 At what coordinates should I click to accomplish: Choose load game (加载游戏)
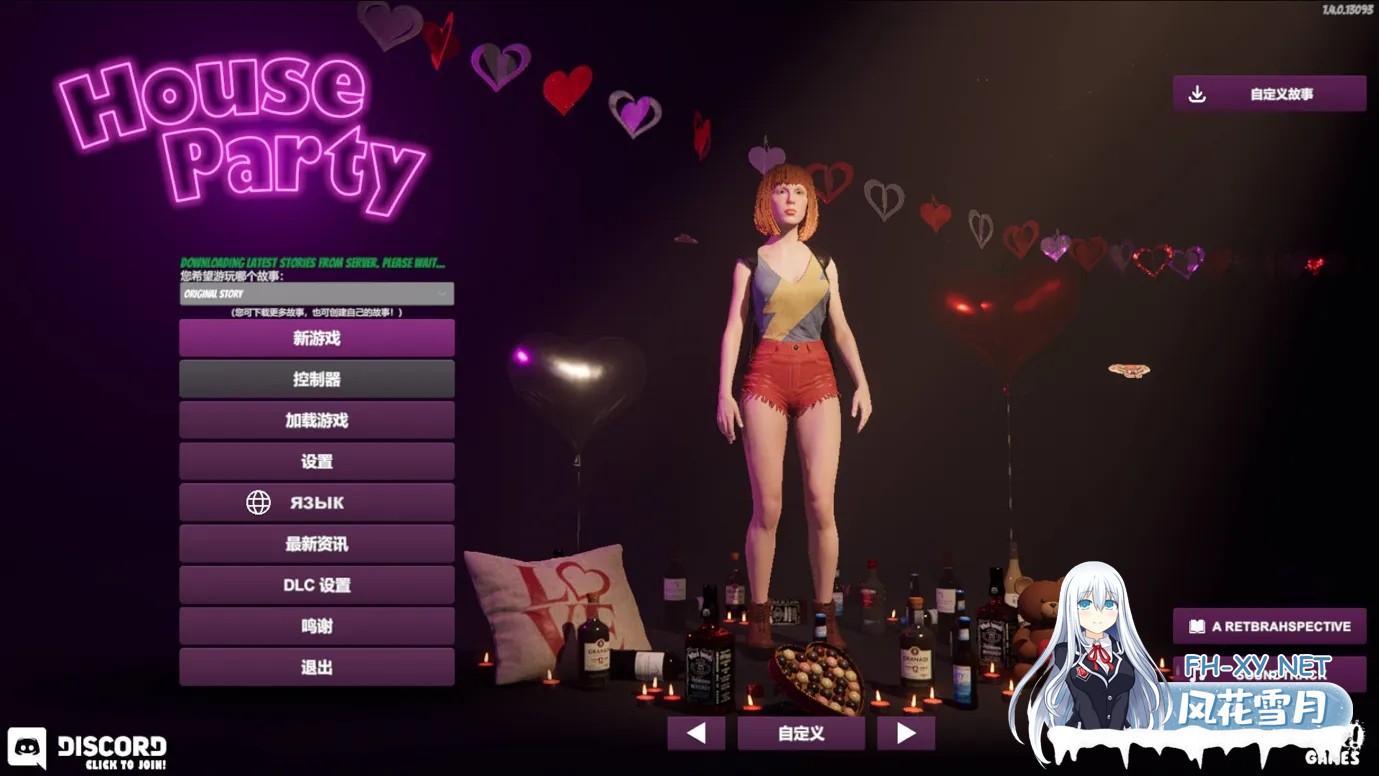click(x=316, y=420)
